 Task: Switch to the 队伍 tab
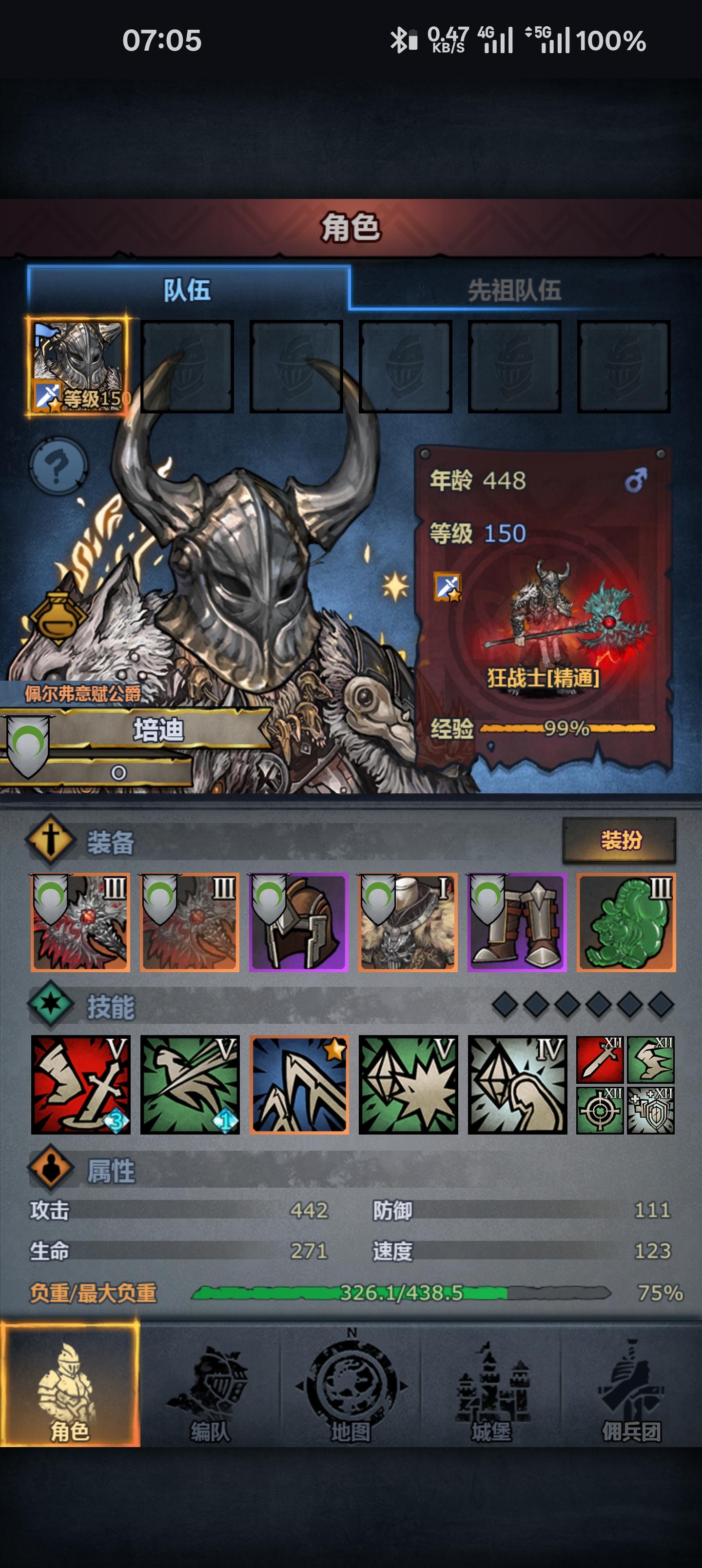click(189, 291)
